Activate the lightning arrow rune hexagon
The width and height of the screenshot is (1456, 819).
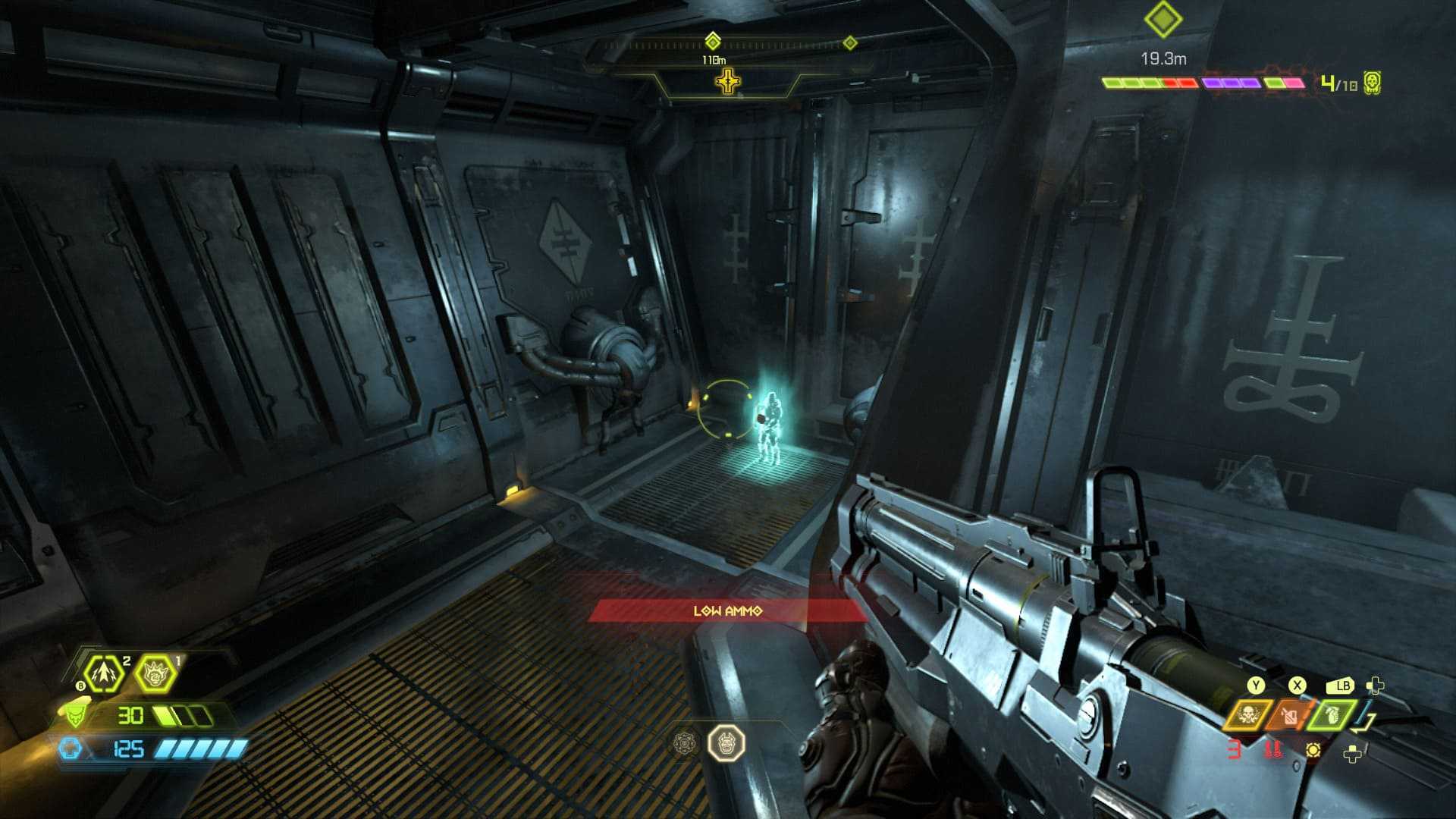pyautogui.click(x=104, y=673)
